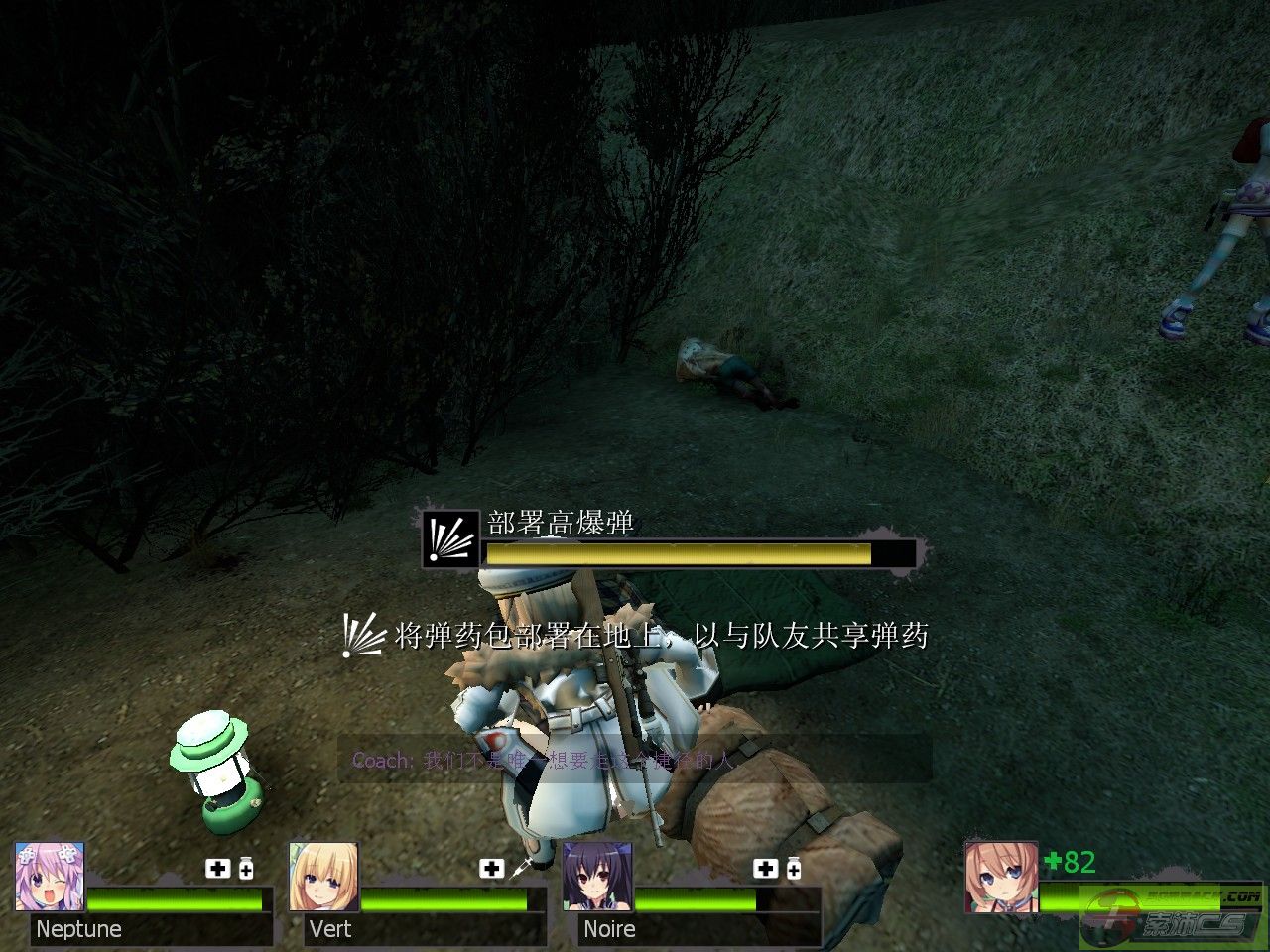
Task: Click Noire's name label
Action: point(609,929)
